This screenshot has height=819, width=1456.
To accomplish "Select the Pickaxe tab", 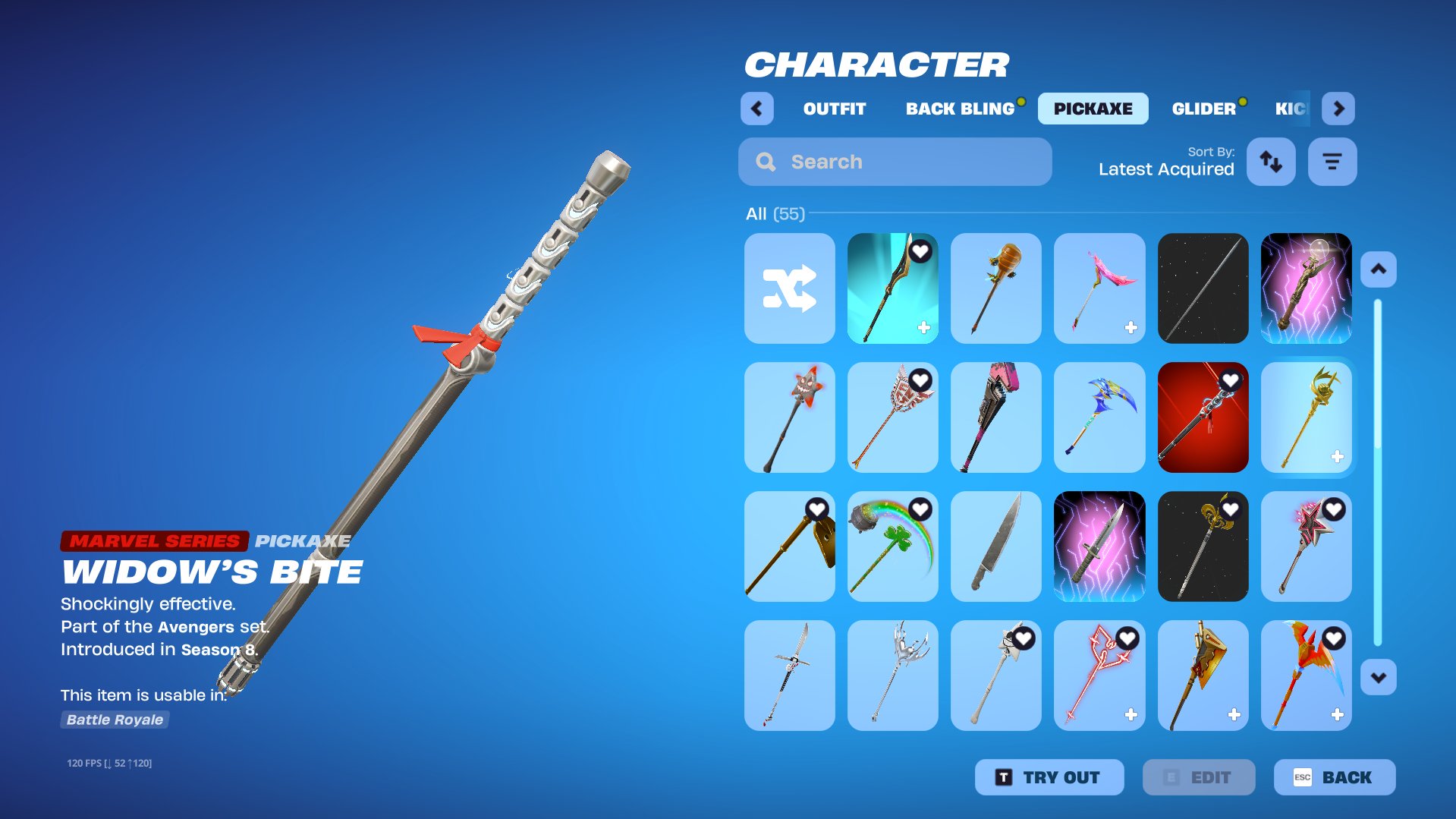I will click(x=1093, y=109).
